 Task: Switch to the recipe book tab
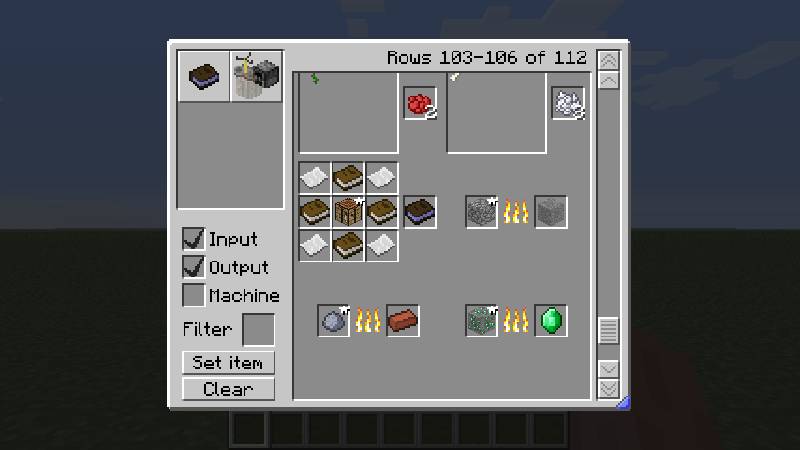204,77
